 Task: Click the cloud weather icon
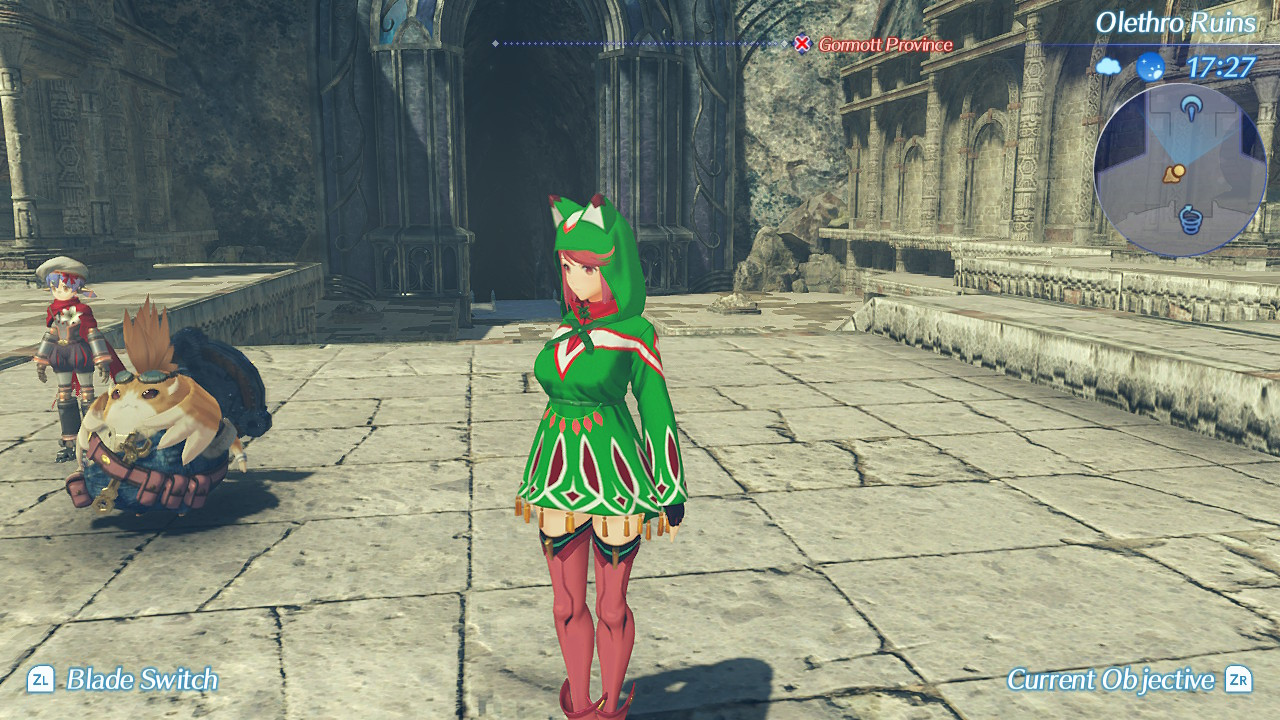[1108, 66]
